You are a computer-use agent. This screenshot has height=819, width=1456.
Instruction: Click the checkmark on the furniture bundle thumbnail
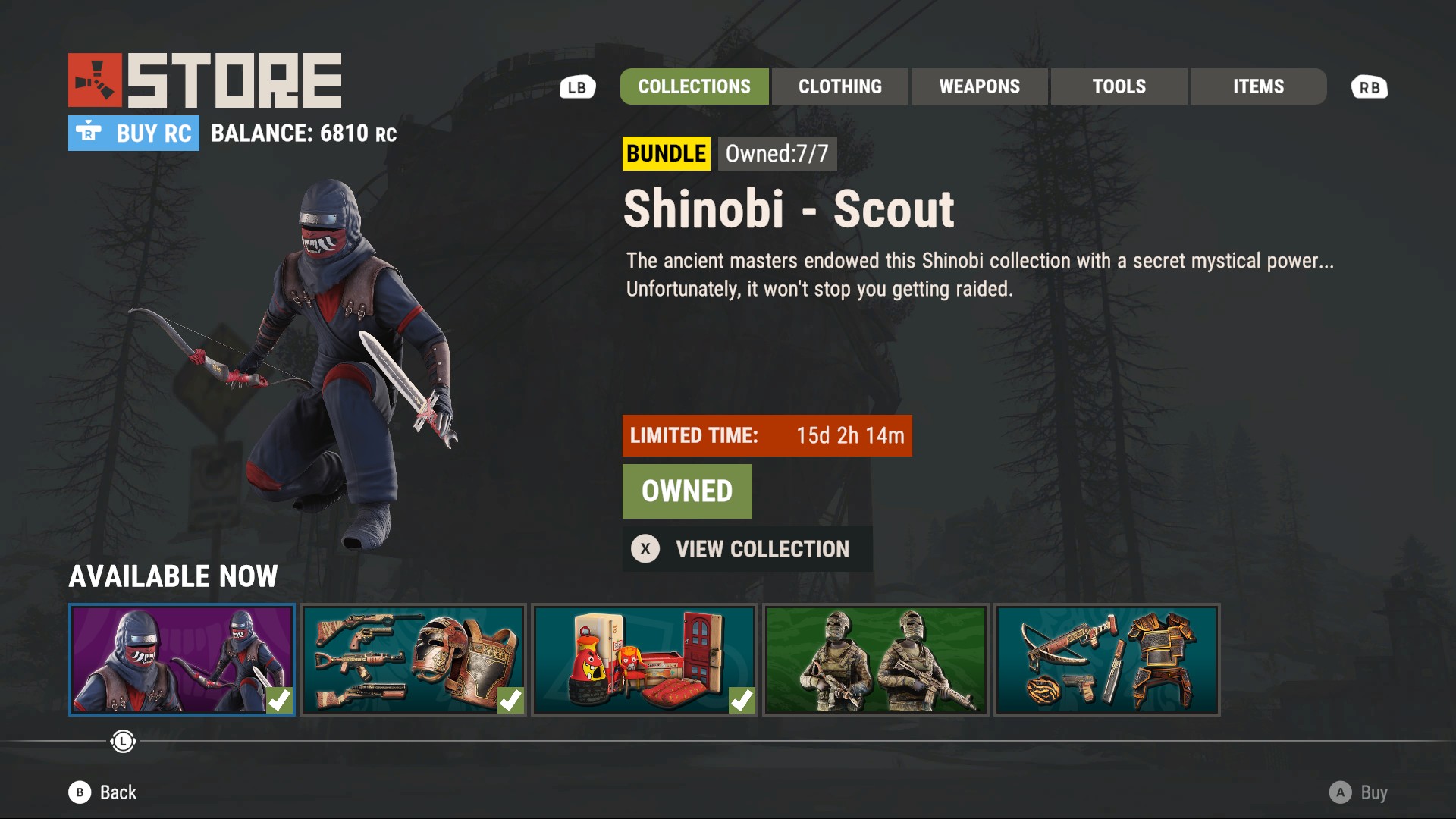coord(742,701)
